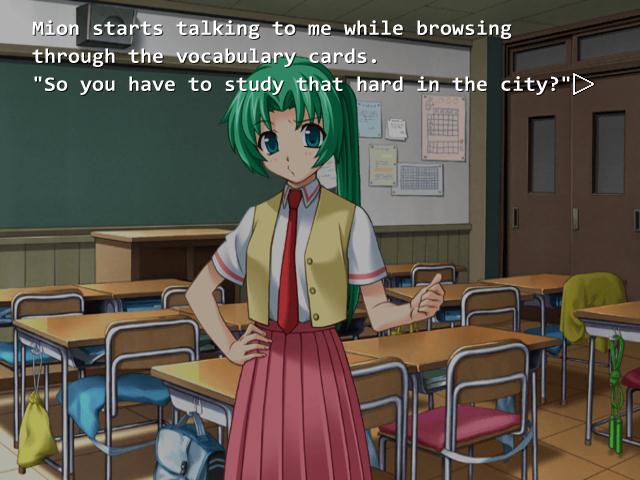Click the text advance arrow after the dialogue

tap(583, 85)
